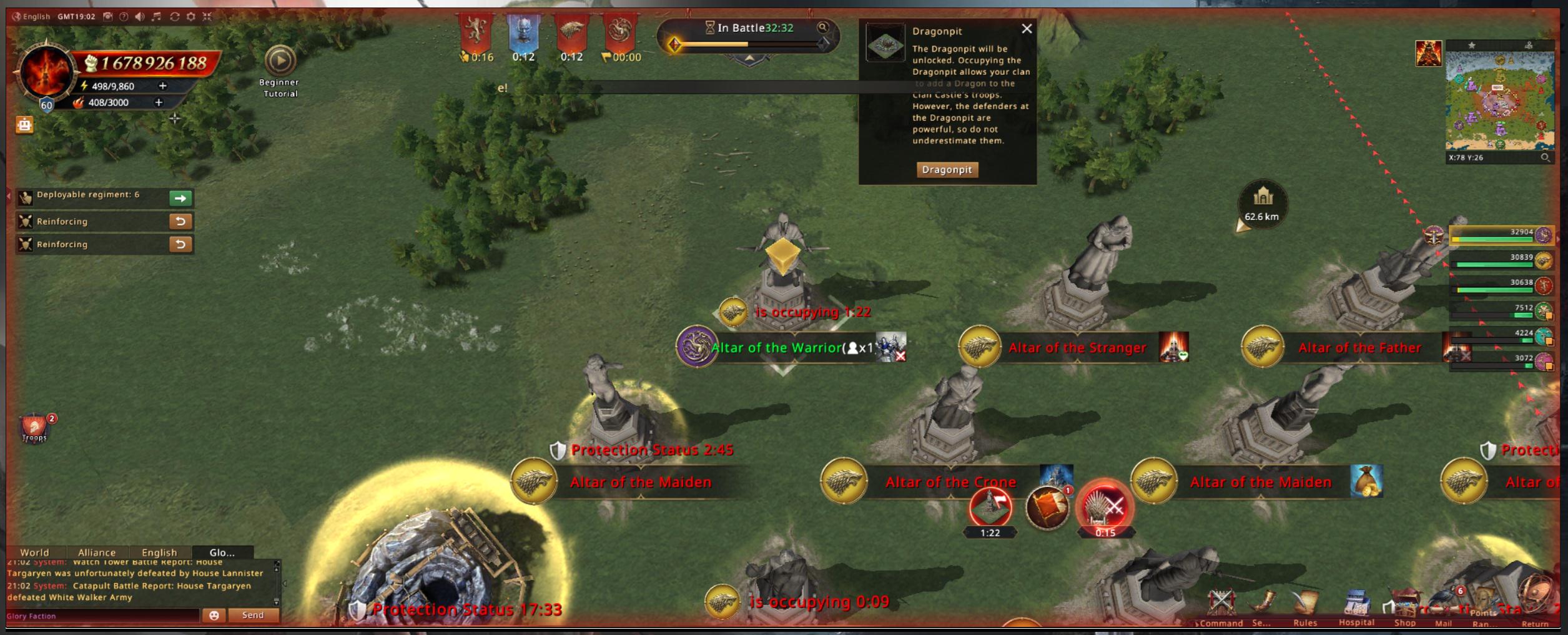Toggle the sound speaker icon
The image size is (1568, 635).
pos(139,17)
